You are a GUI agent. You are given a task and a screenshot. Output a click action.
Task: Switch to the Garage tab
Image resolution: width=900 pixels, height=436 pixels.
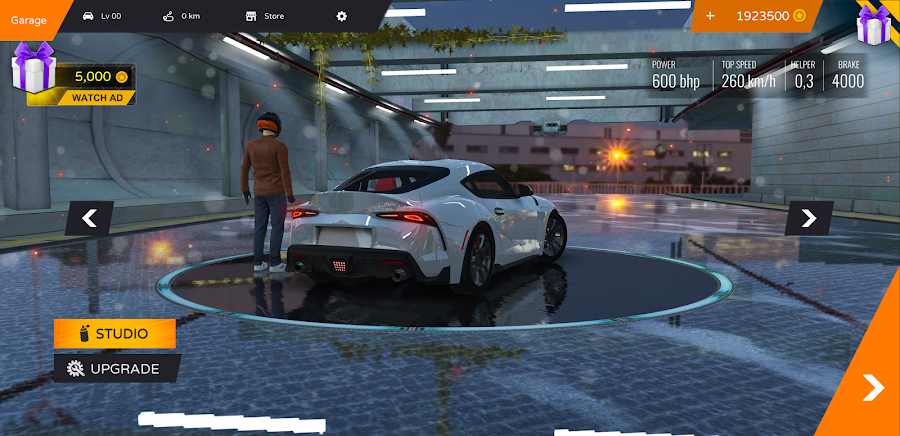coord(29,19)
